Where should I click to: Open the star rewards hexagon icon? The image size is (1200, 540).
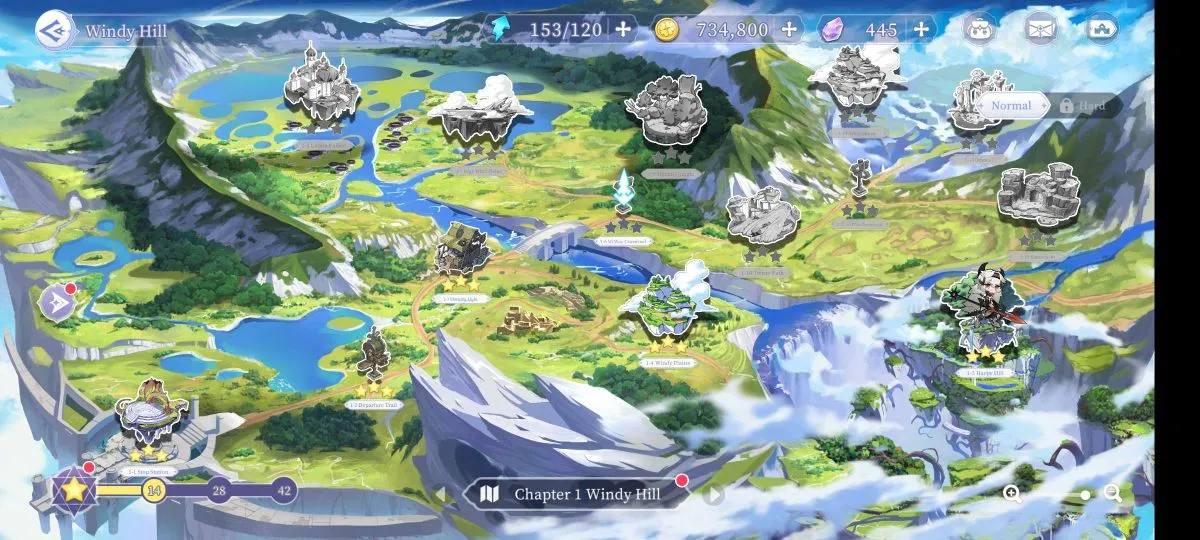click(73, 489)
